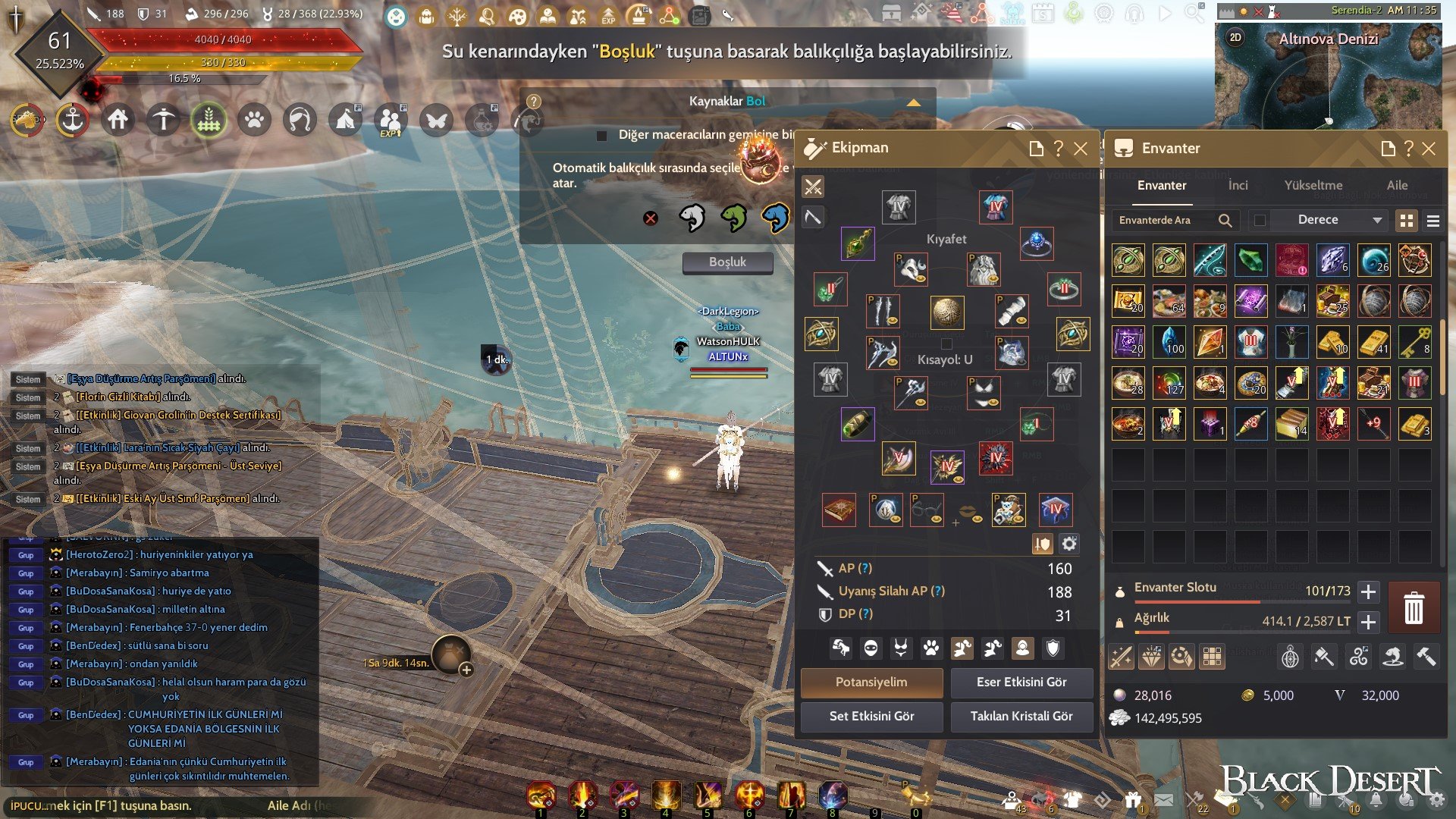Click the Boşluk fishing button
Screen dimensions: 1456x819
tap(727, 262)
